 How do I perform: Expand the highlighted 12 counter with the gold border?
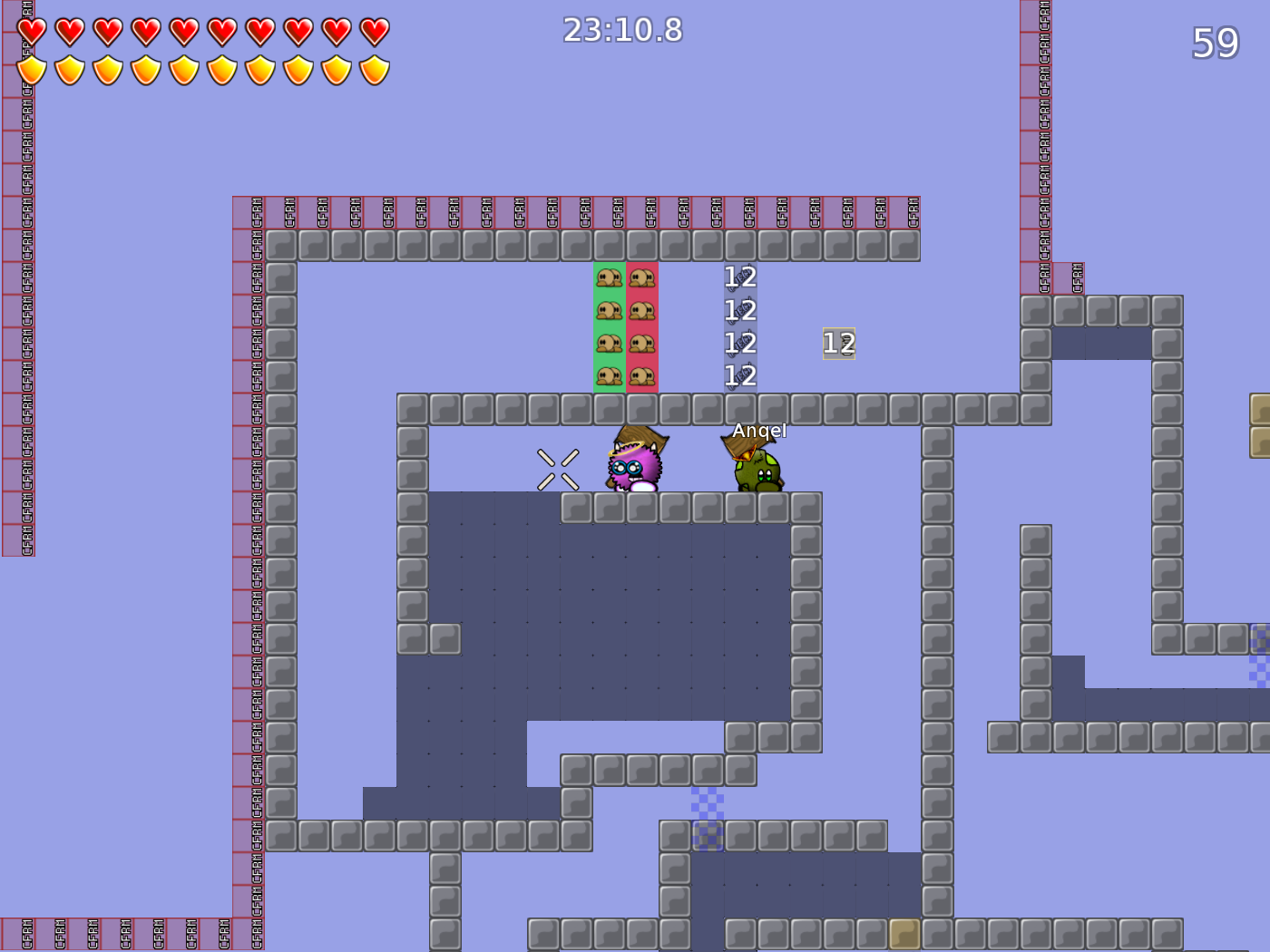click(838, 345)
